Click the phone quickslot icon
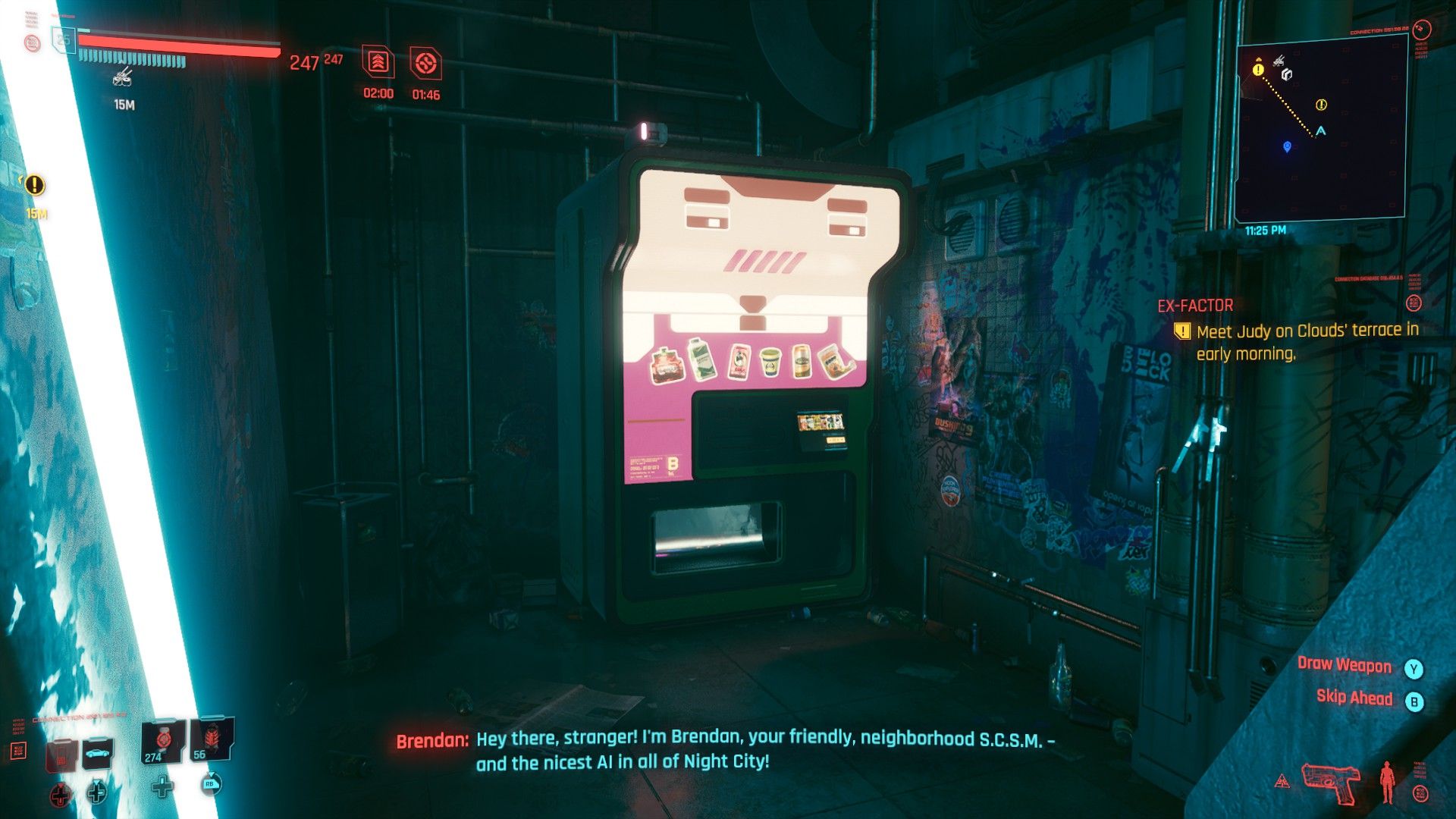Screen dimensions: 1456x819 coord(61,755)
